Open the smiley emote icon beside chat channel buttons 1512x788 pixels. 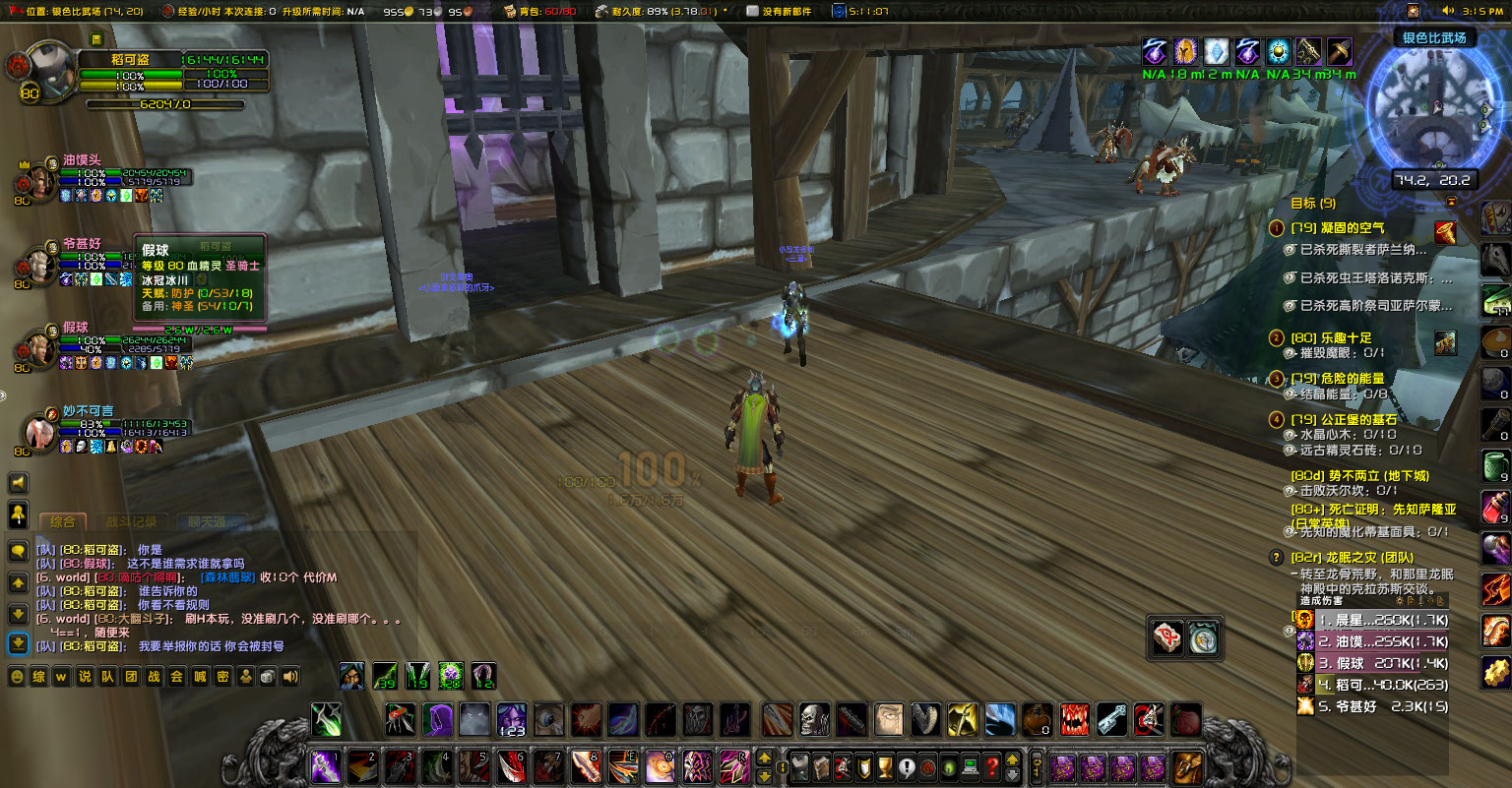click(17, 676)
